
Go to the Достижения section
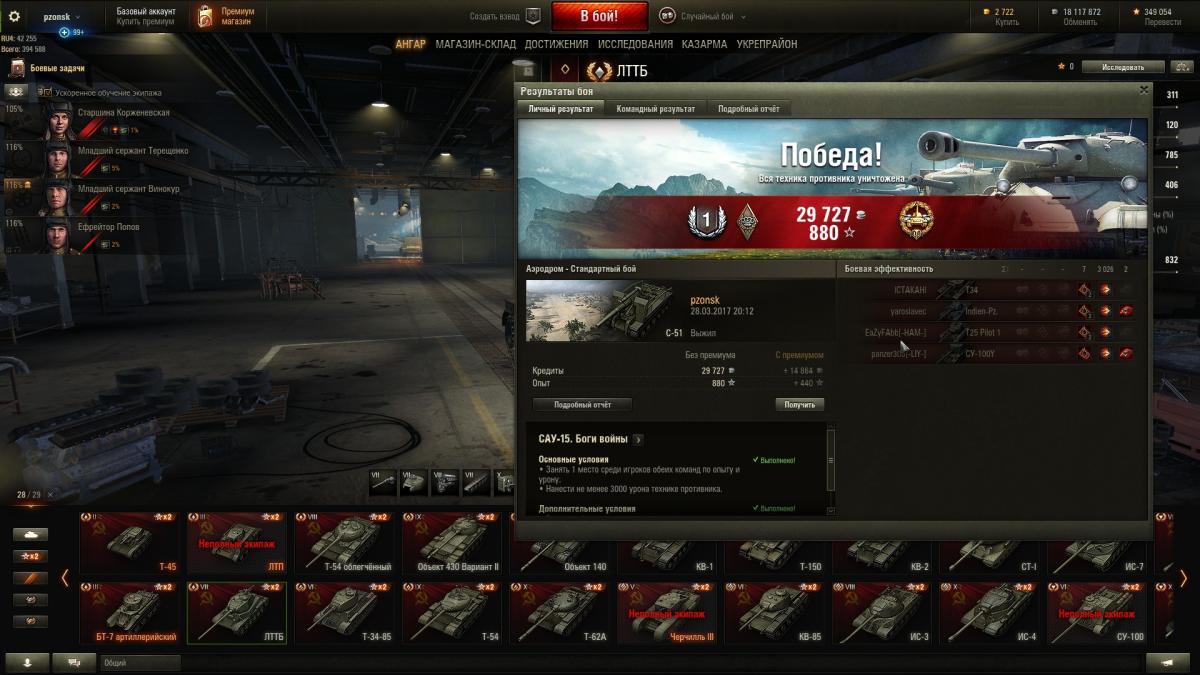click(x=556, y=44)
